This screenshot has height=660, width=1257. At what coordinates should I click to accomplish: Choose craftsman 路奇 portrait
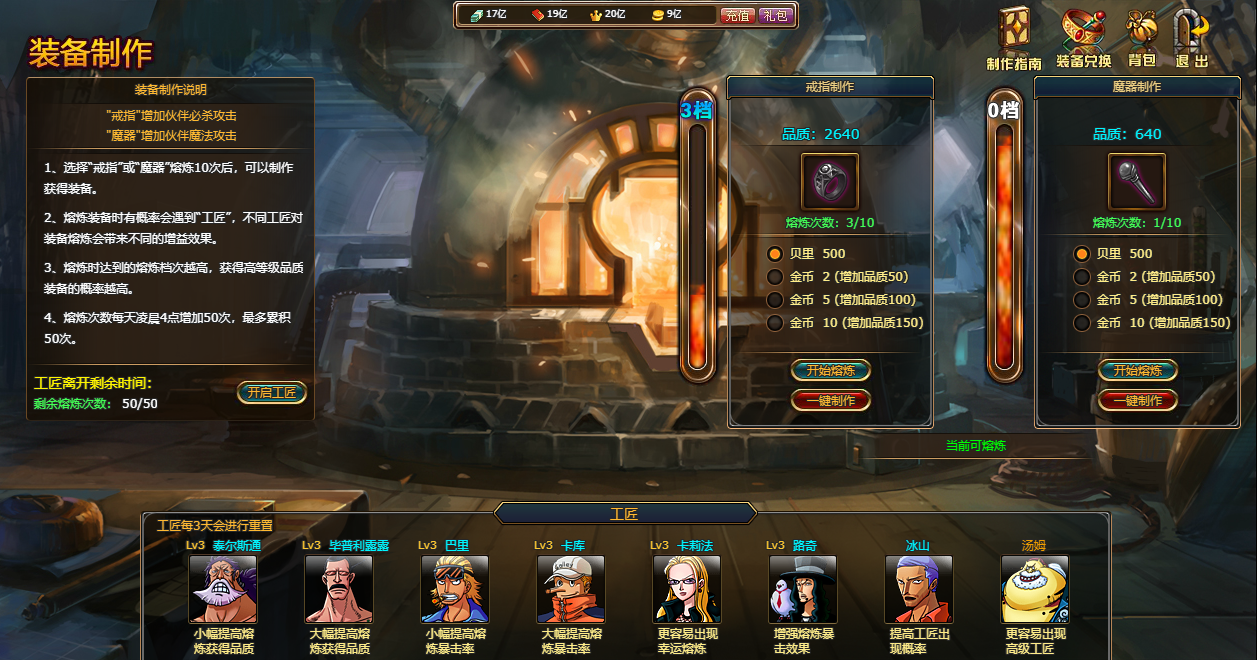(x=803, y=590)
